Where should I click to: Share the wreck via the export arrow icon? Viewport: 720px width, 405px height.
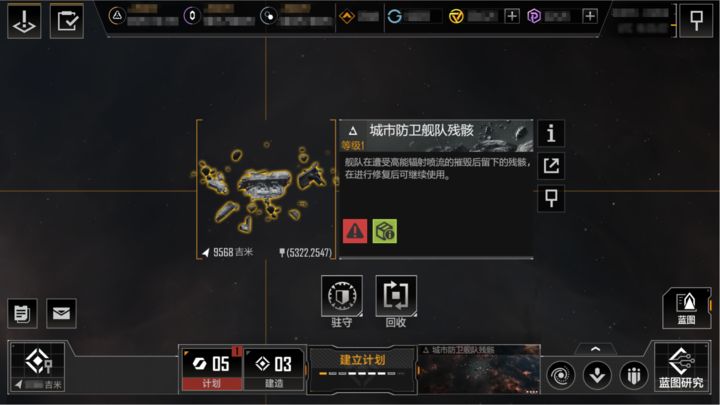coord(551,166)
